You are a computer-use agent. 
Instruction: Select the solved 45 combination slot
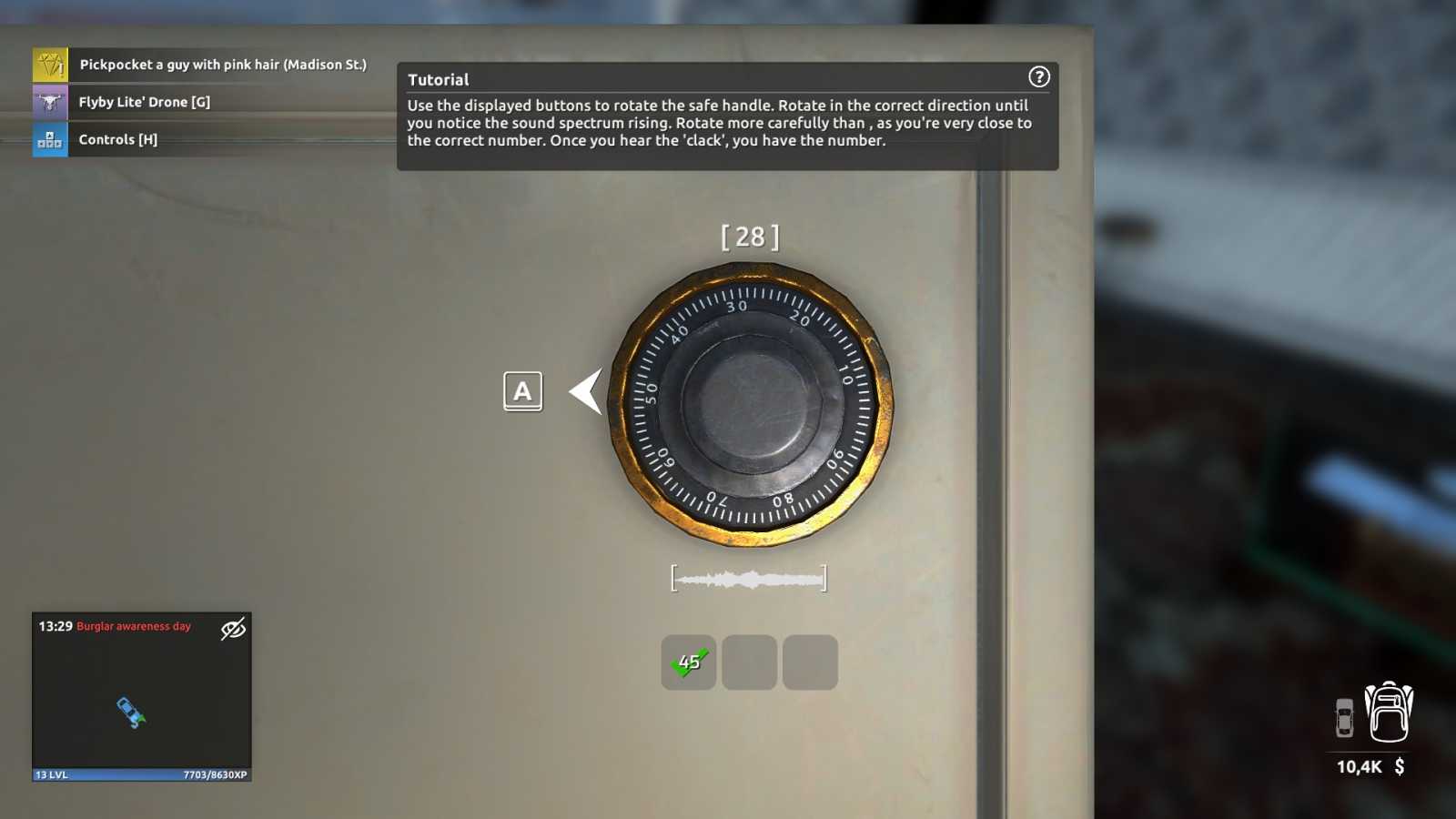pos(688,662)
